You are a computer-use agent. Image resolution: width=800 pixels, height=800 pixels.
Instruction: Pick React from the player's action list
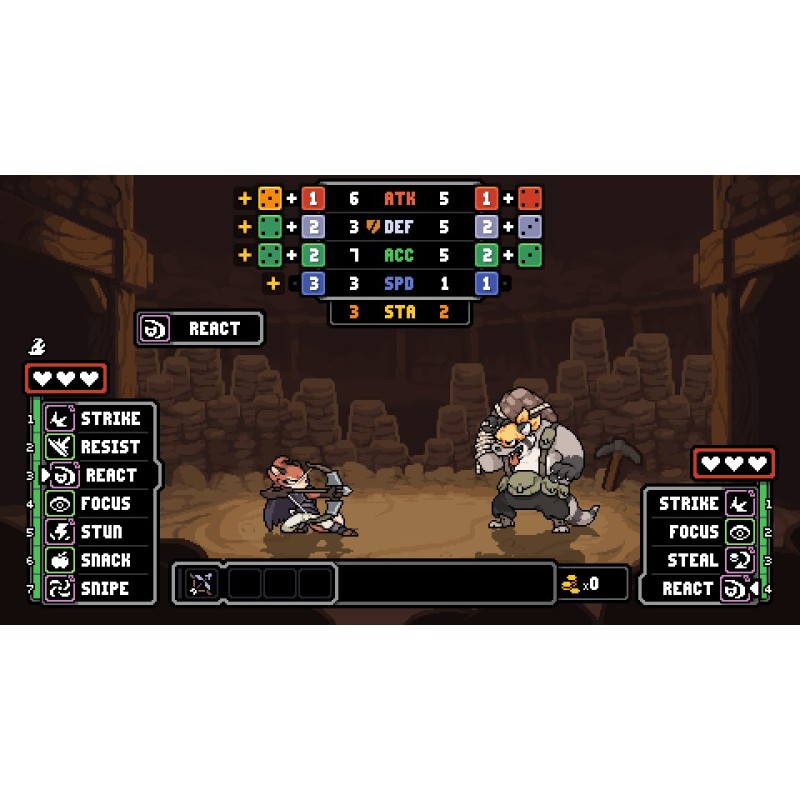(100, 475)
